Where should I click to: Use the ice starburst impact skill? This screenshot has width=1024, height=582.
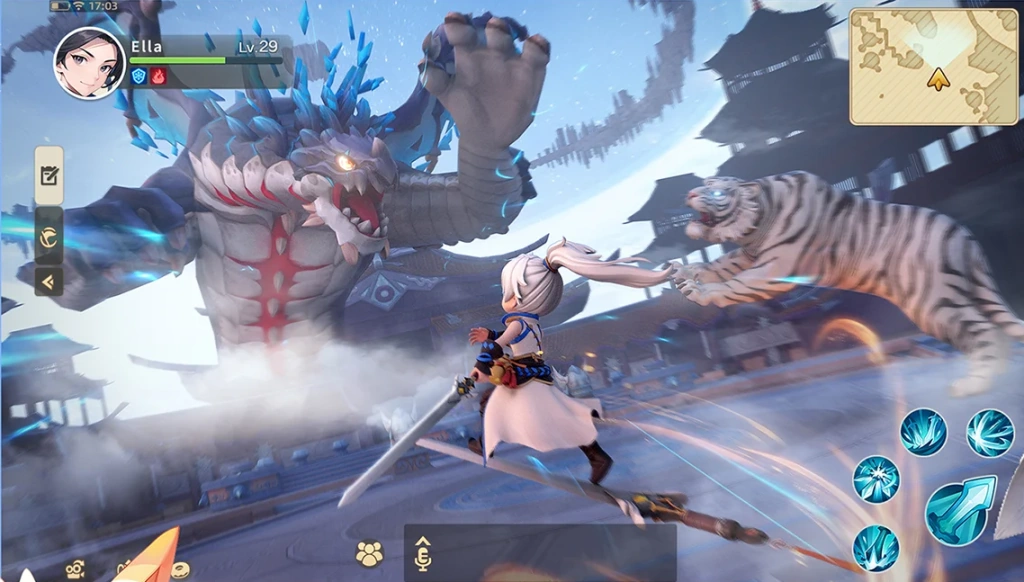click(876, 479)
